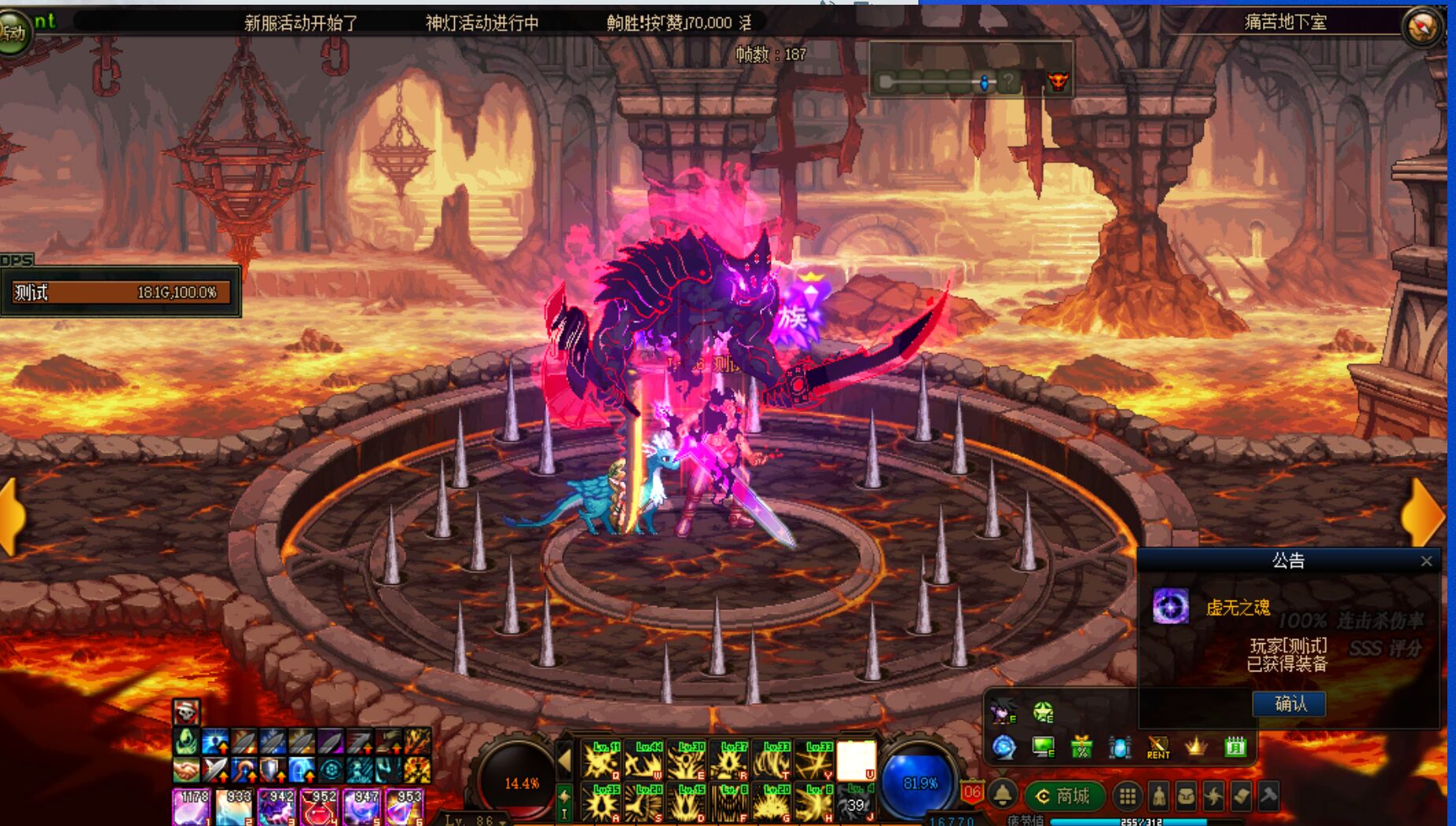Open the inventory bag icon
1456x826 pixels.
1186,797
